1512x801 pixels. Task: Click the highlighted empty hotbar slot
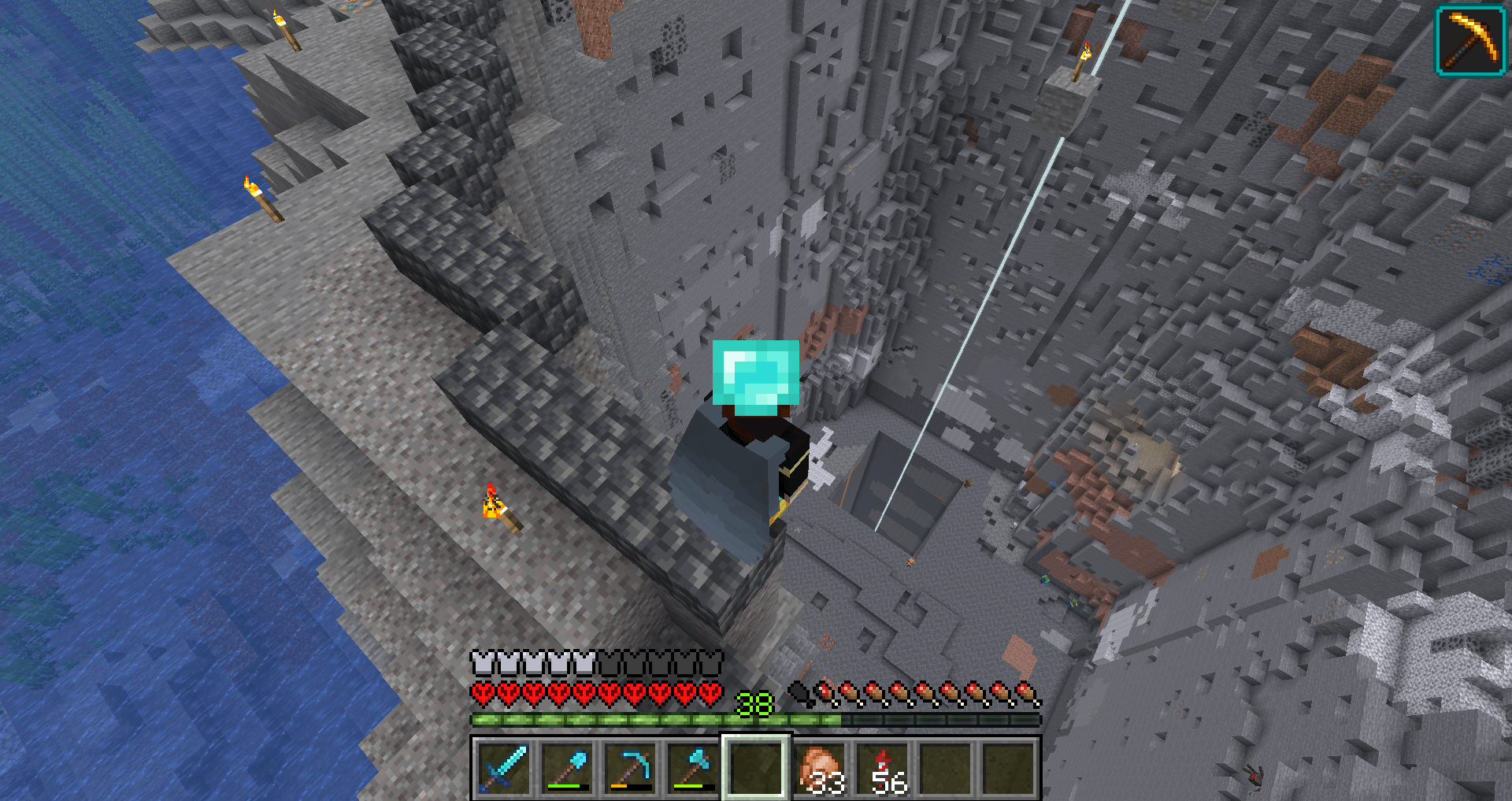[x=756, y=768]
